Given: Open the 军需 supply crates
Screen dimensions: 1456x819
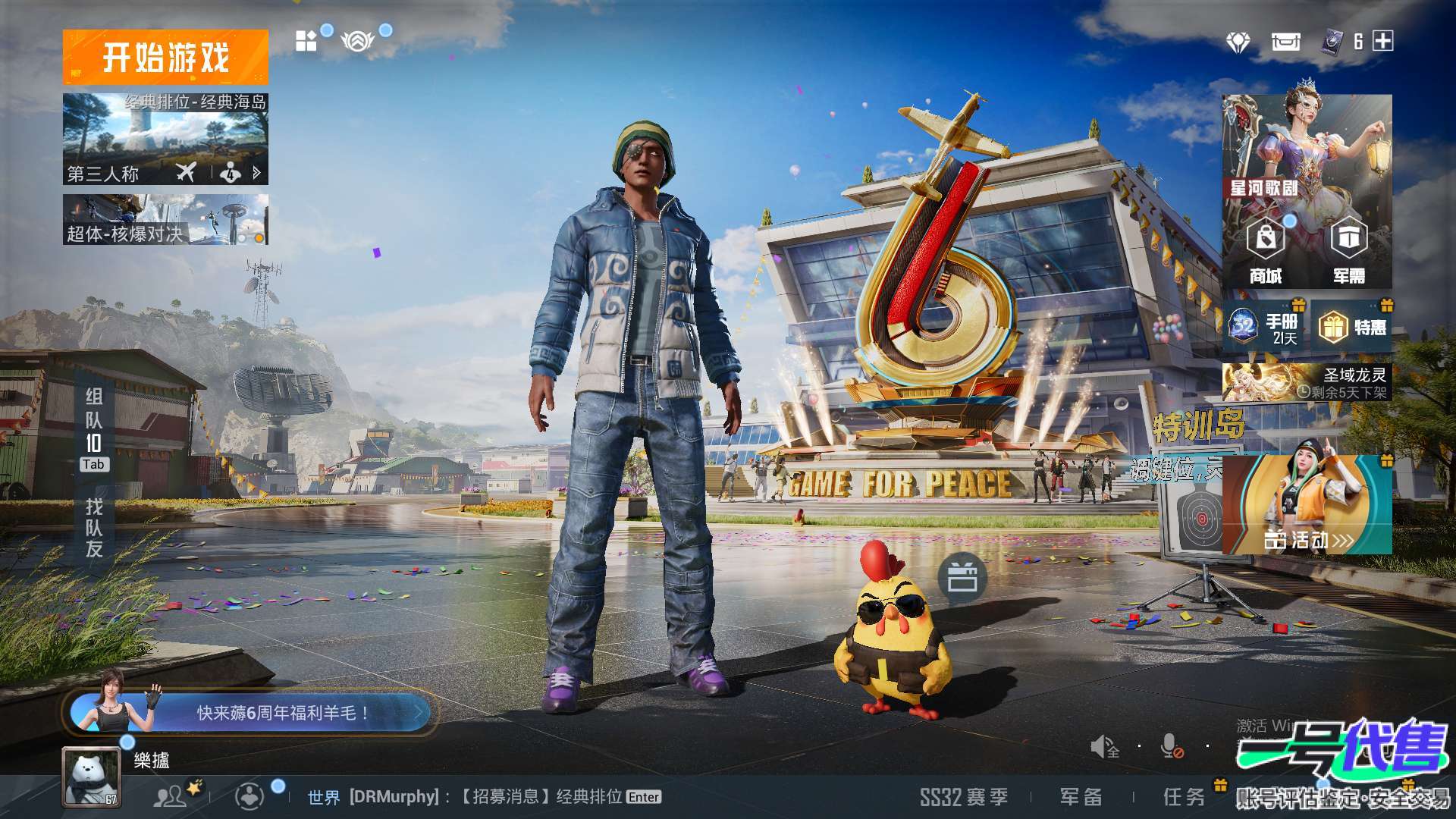Looking at the screenshot, I should pos(1349,250).
